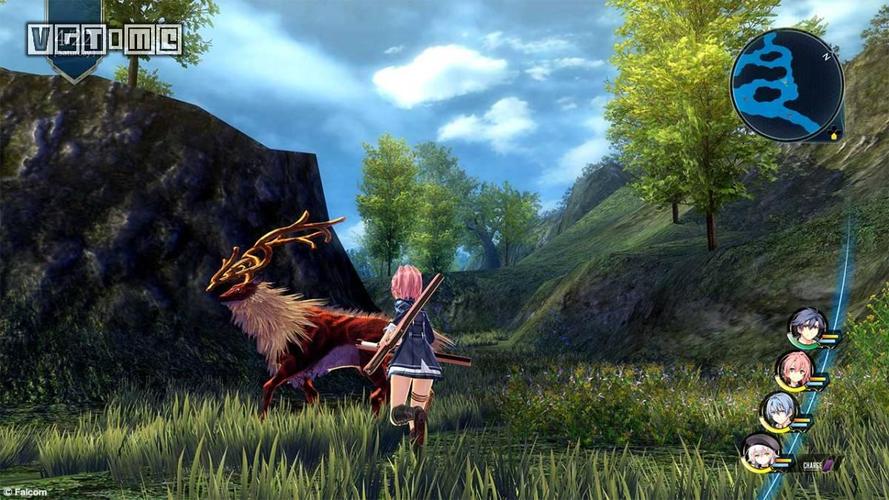The height and width of the screenshot is (500, 889).
Task: Click the clover icon below the minimap
Action: [832, 132]
